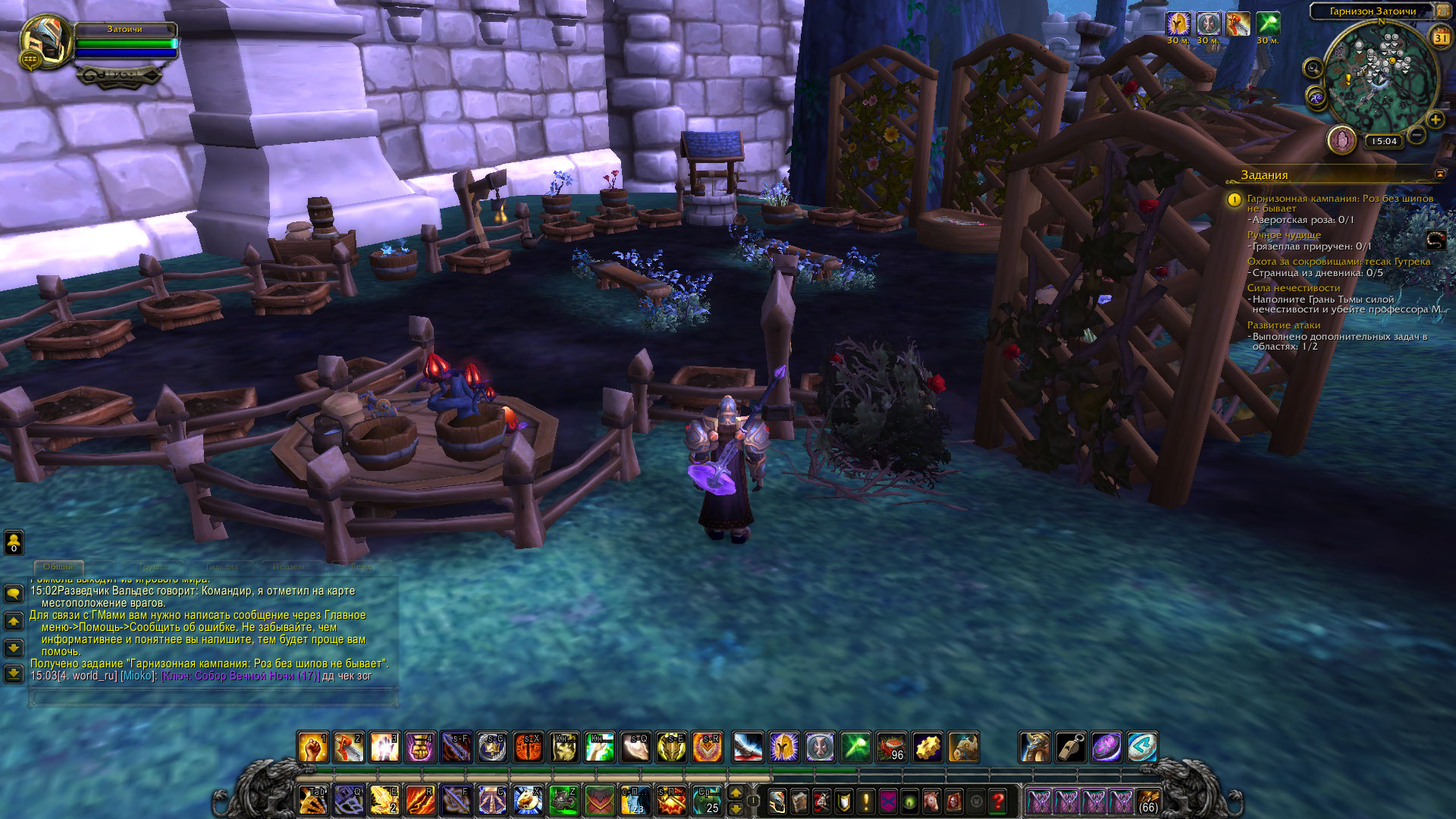
Task: Zoom out the minimap with minus button
Action: pos(1416,136)
